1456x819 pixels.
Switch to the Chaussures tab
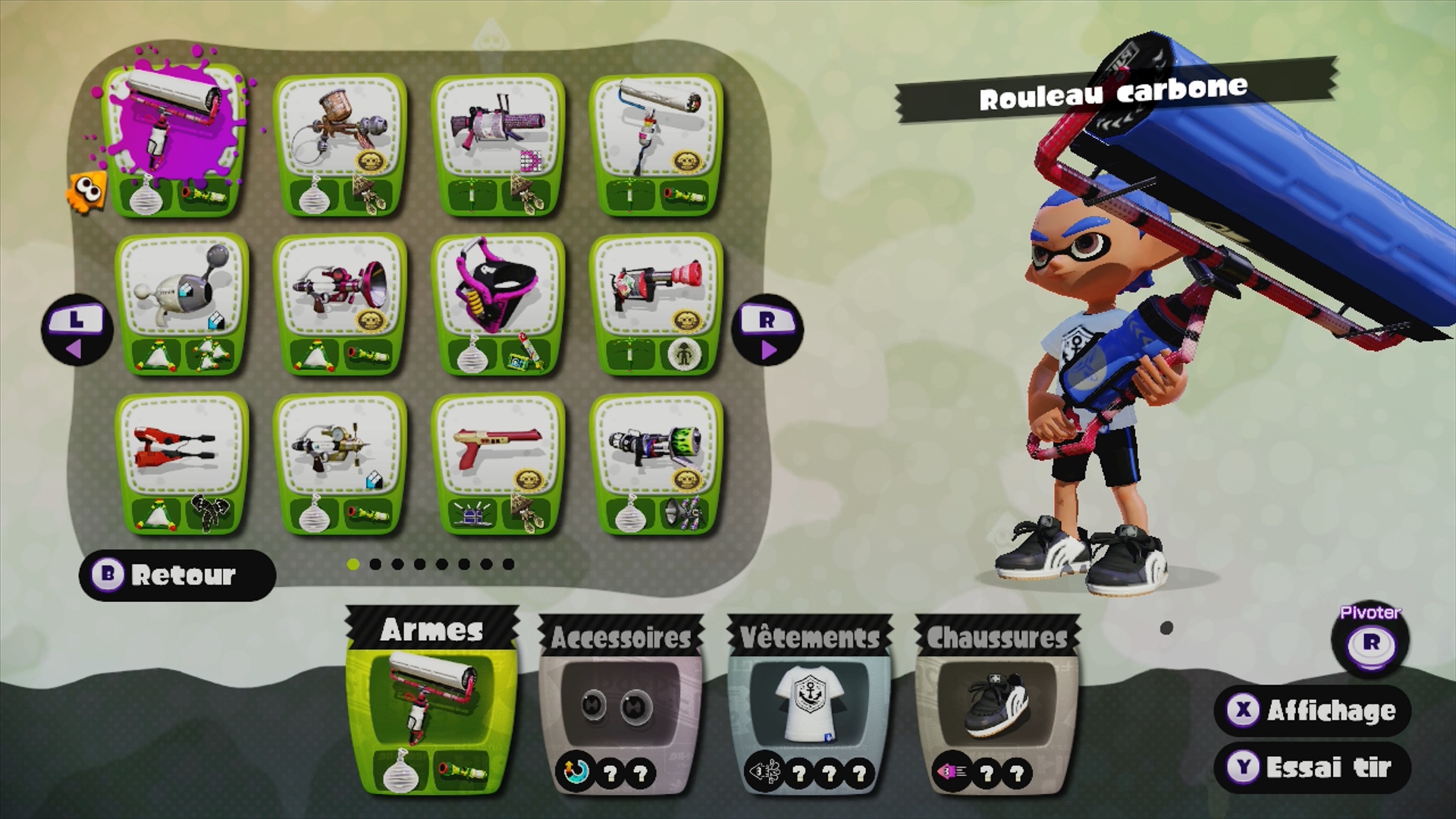[x=997, y=705]
